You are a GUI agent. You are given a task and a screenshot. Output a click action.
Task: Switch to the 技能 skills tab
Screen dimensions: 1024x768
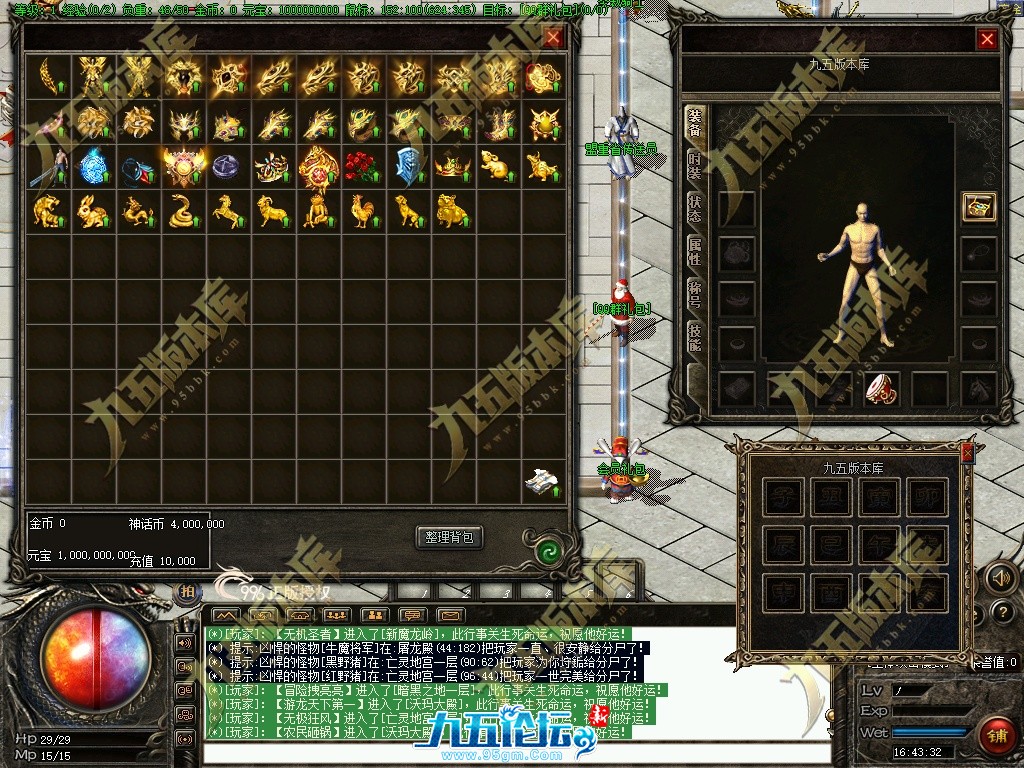[694, 336]
